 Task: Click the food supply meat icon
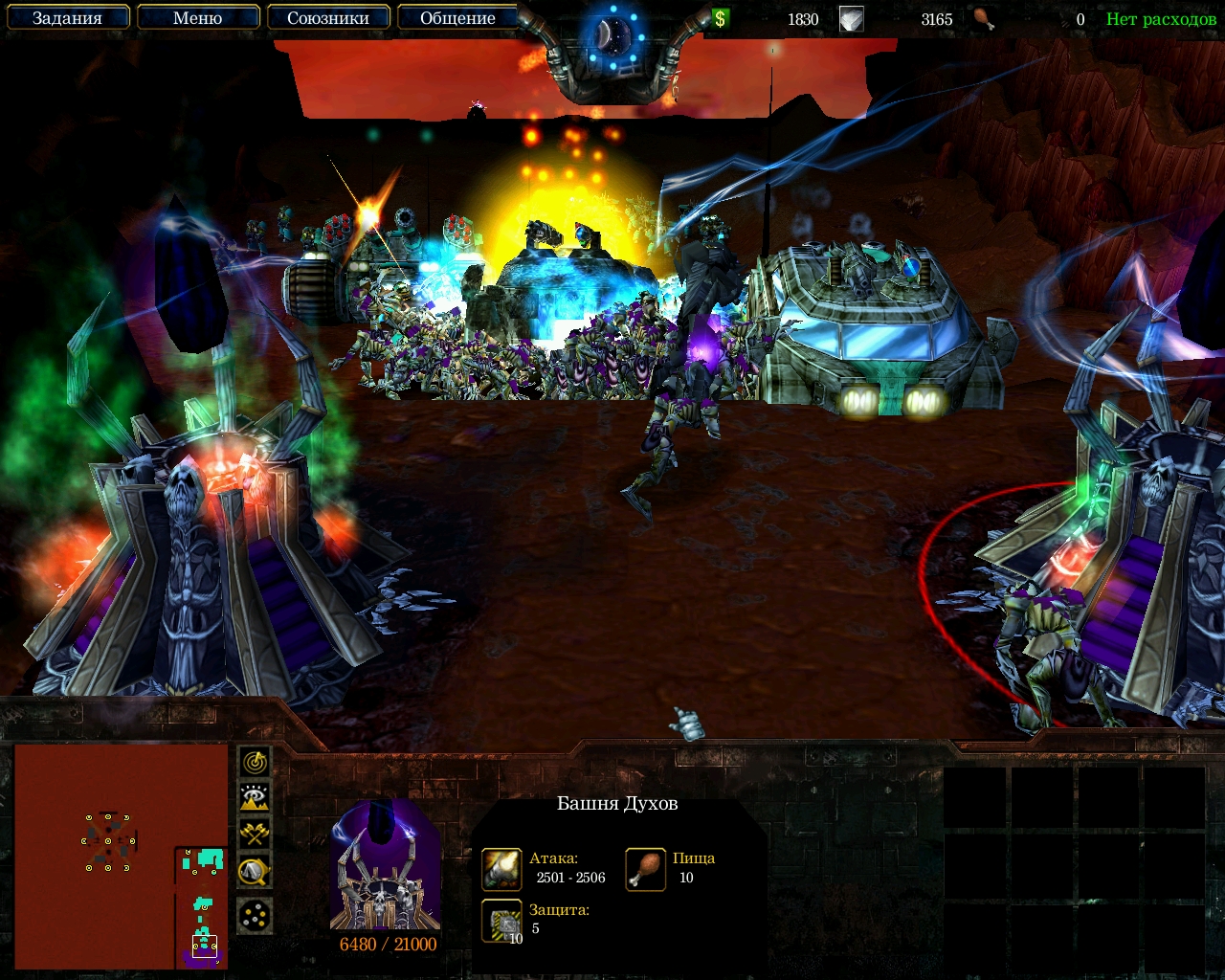click(983, 18)
